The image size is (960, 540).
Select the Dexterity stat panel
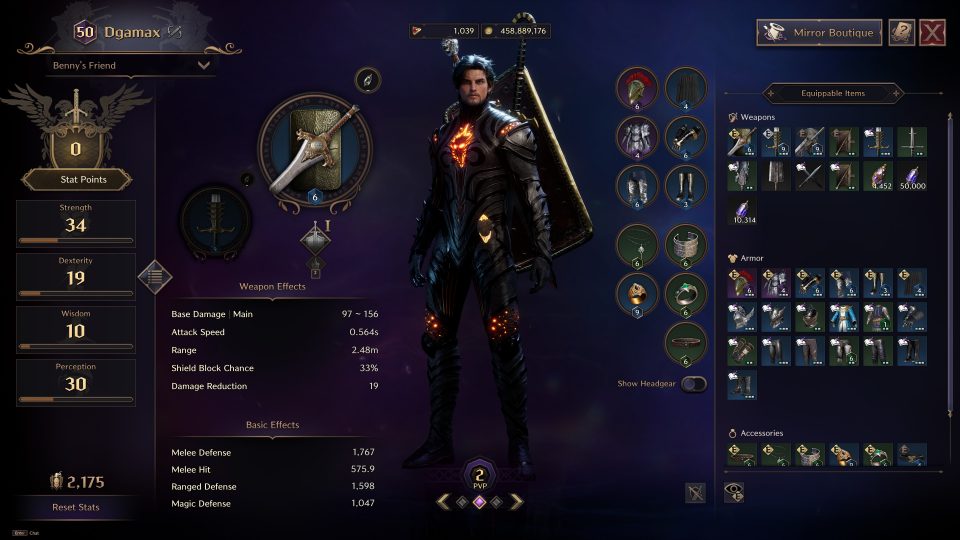point(76,276)
